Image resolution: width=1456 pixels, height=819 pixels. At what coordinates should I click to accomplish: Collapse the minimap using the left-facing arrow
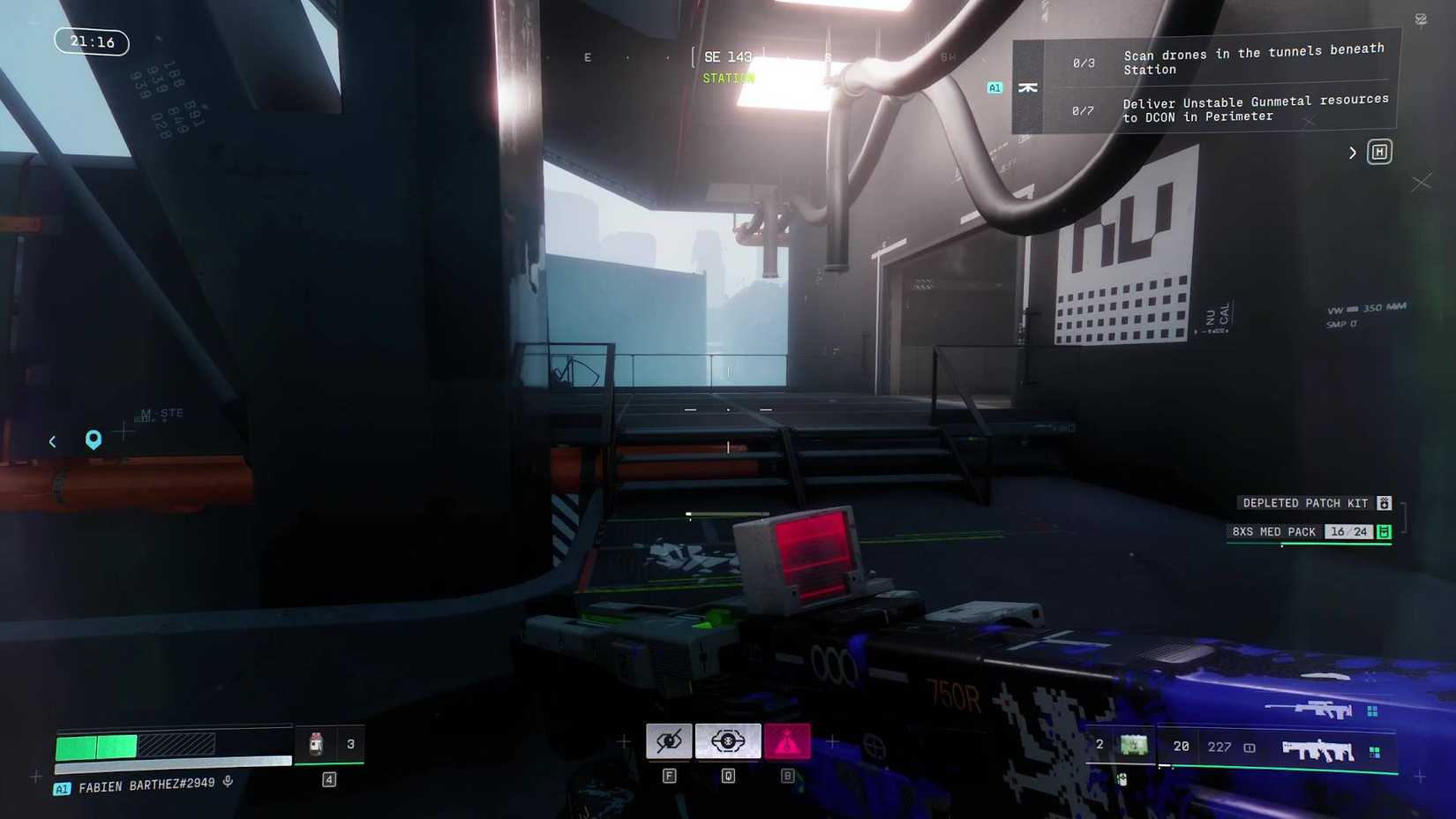point(52,441)
